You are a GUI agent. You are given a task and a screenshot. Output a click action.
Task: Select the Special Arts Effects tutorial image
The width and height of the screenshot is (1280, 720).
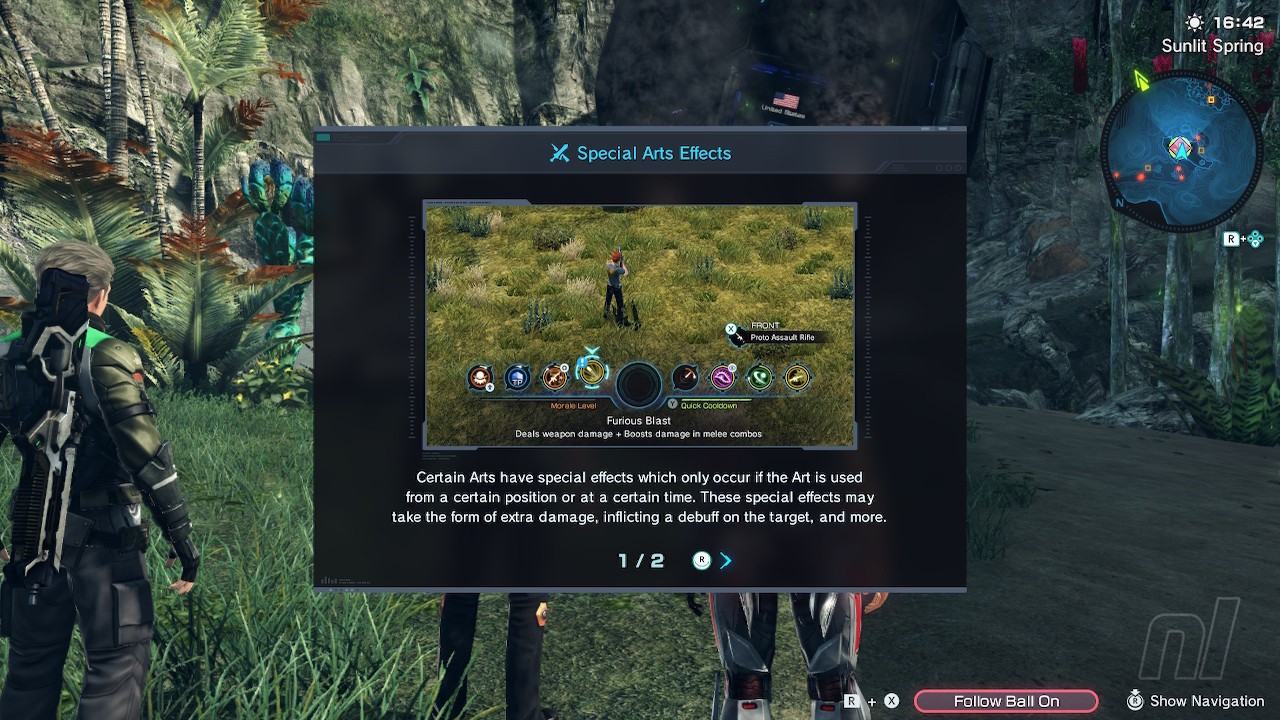(640, 326)
